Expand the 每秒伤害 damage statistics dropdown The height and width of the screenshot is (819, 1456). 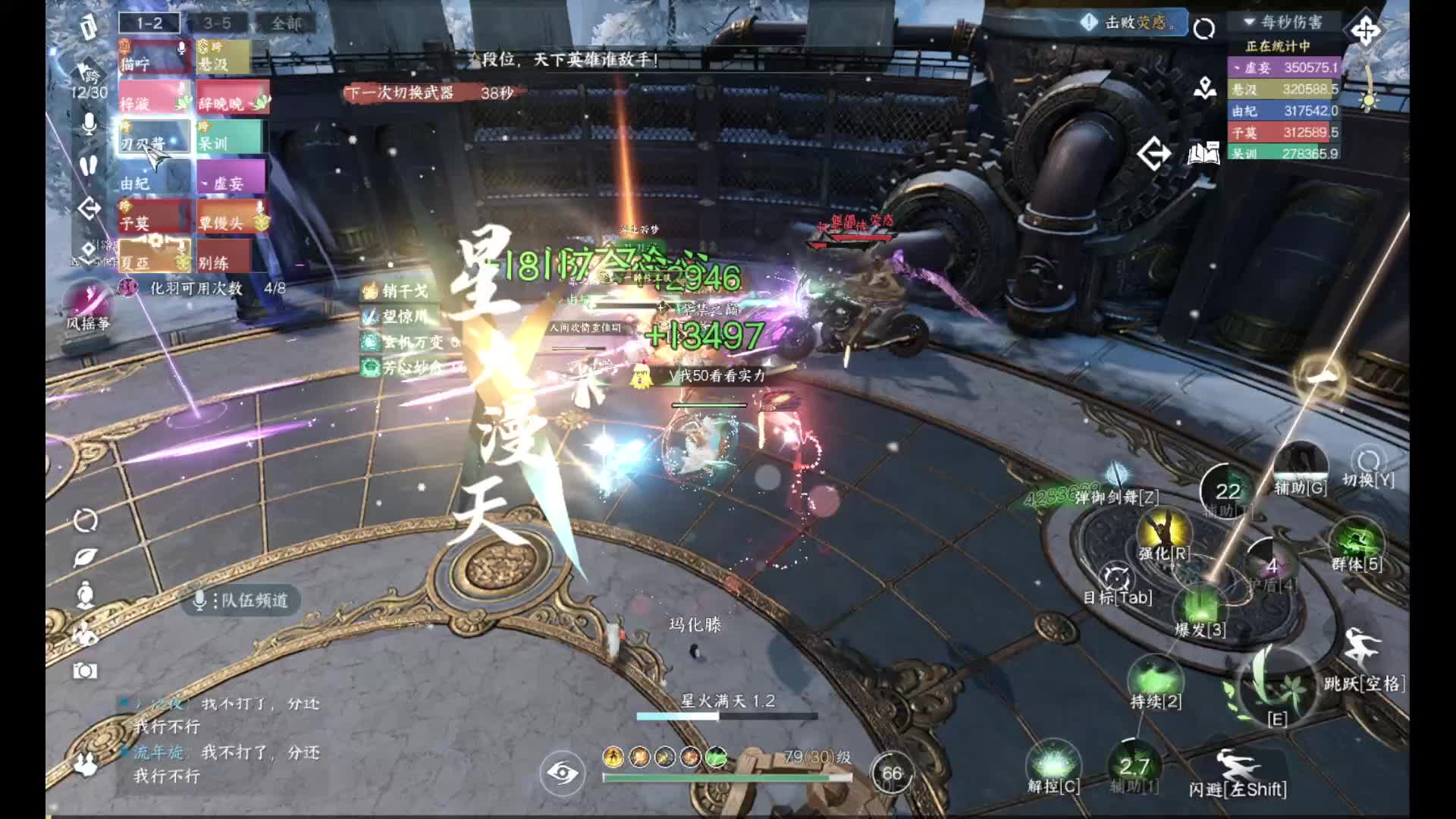click(x=1283, y=22)
